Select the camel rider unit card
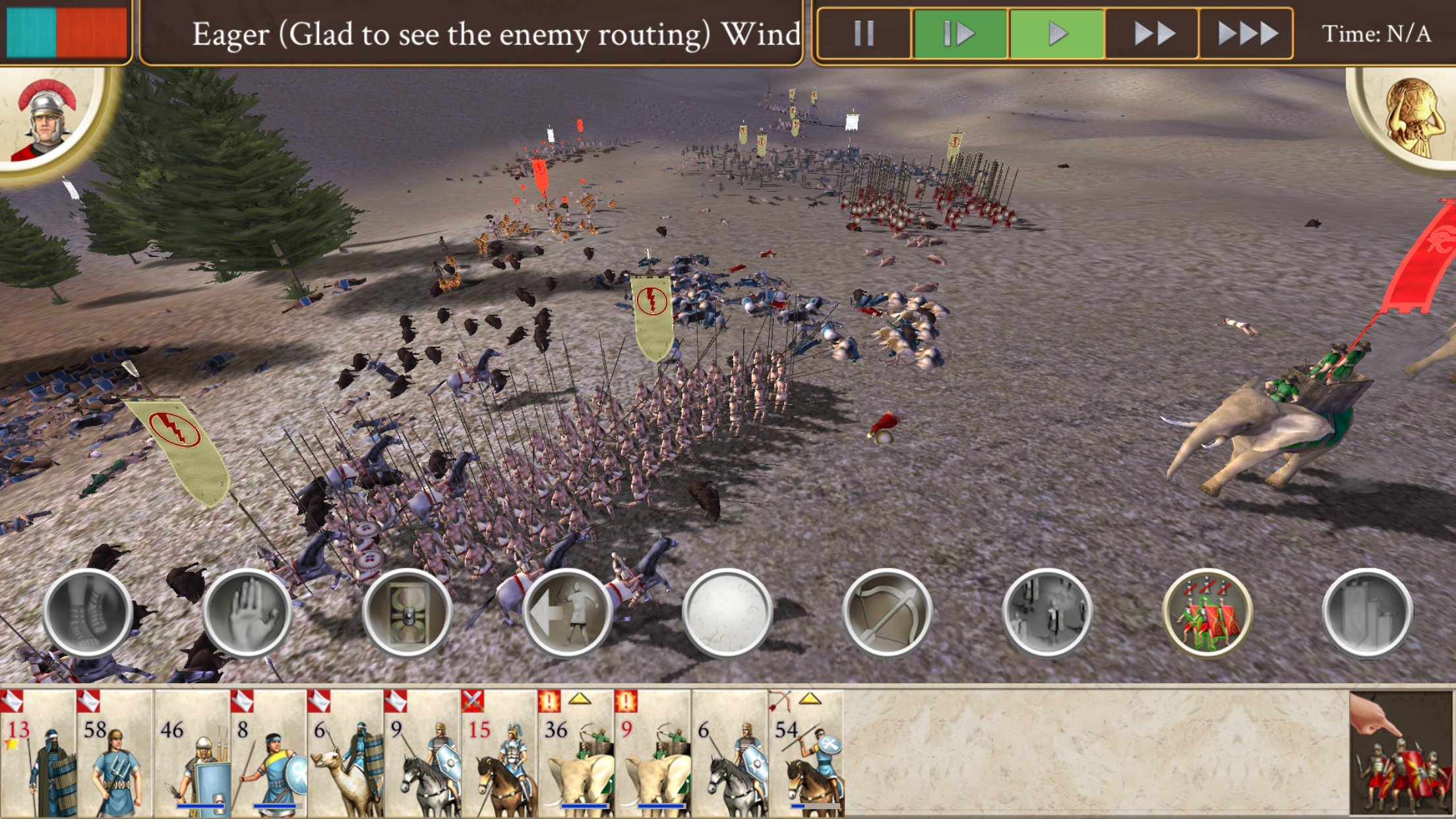The height and width of the screenshot is (819, 1456). click(345, 753)
